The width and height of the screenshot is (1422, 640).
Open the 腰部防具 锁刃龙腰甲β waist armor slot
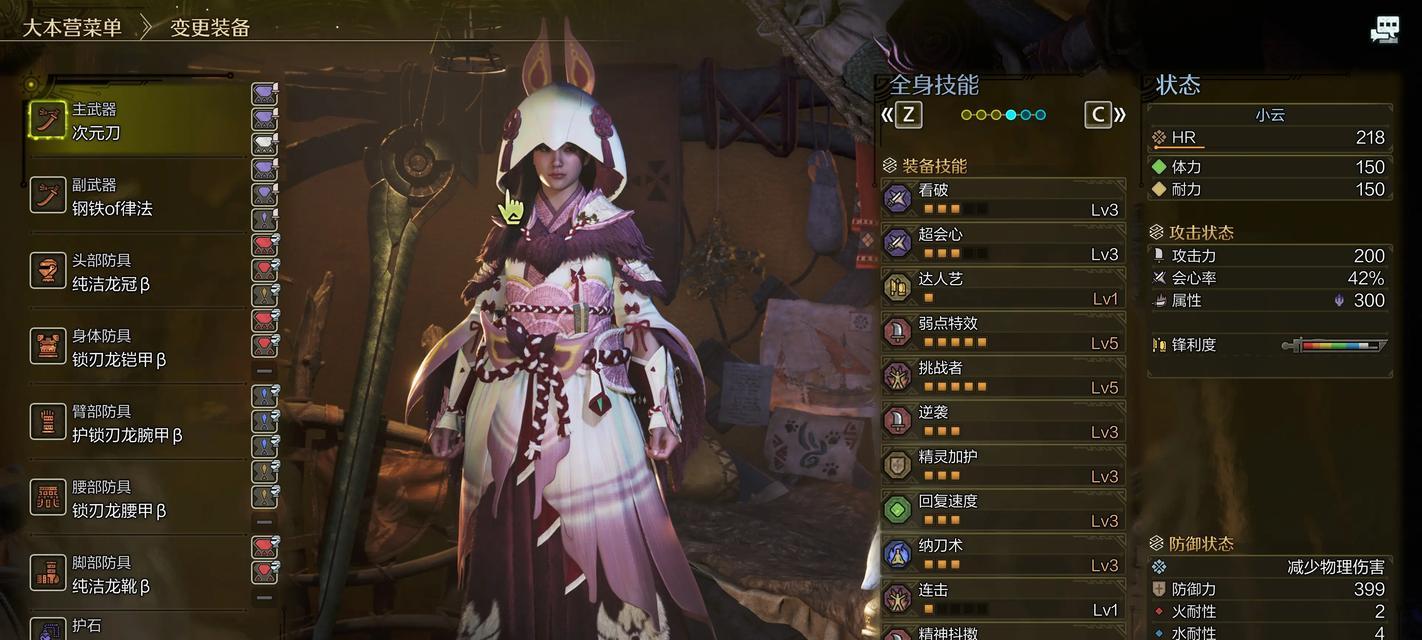tap(135, 499)
